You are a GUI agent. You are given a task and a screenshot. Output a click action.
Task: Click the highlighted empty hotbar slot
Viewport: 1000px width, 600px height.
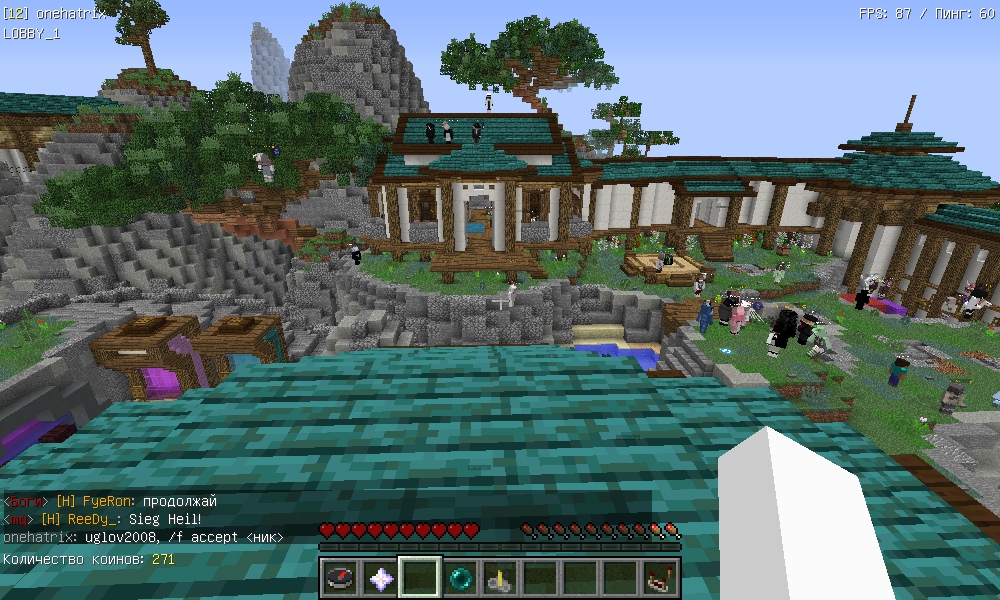(420, 578)
